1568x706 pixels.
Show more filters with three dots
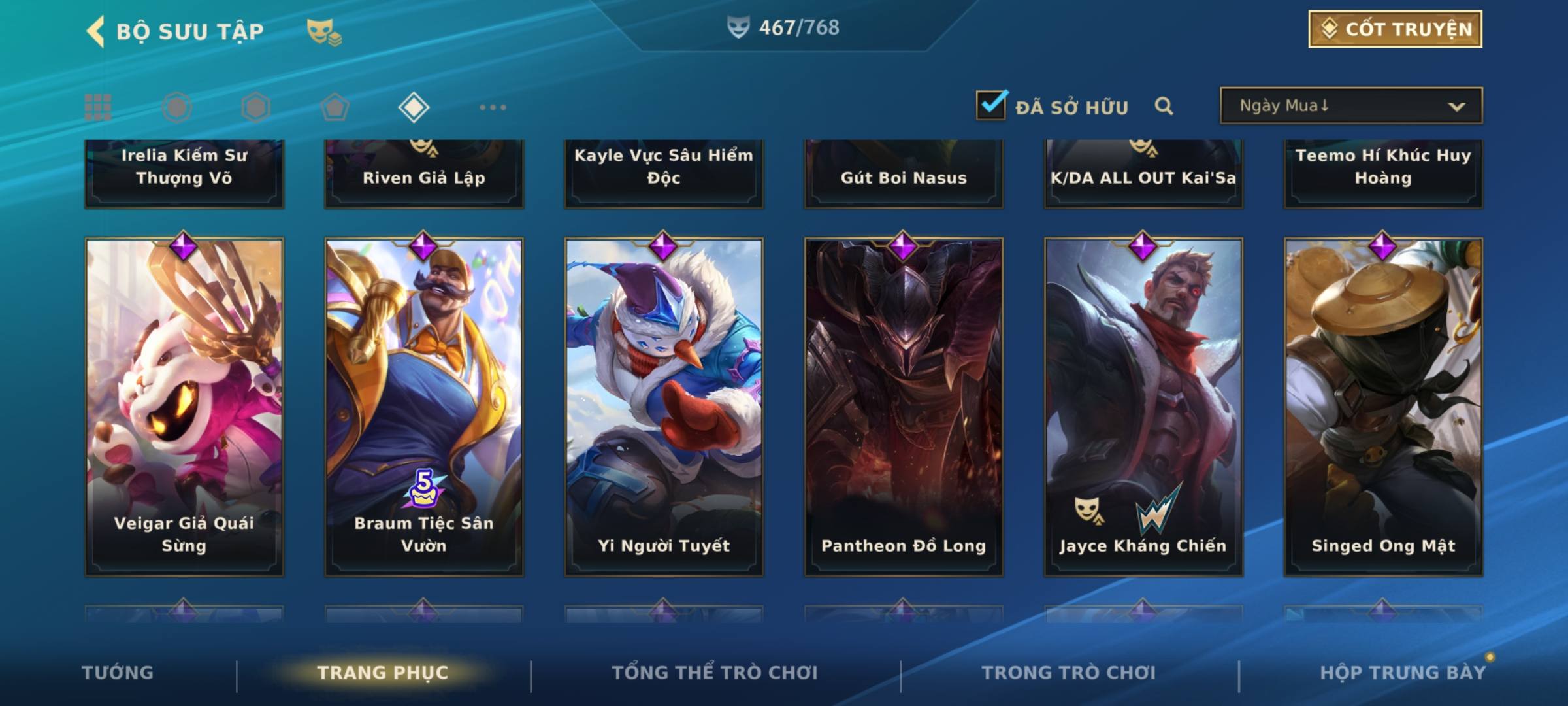pos(493,107)
